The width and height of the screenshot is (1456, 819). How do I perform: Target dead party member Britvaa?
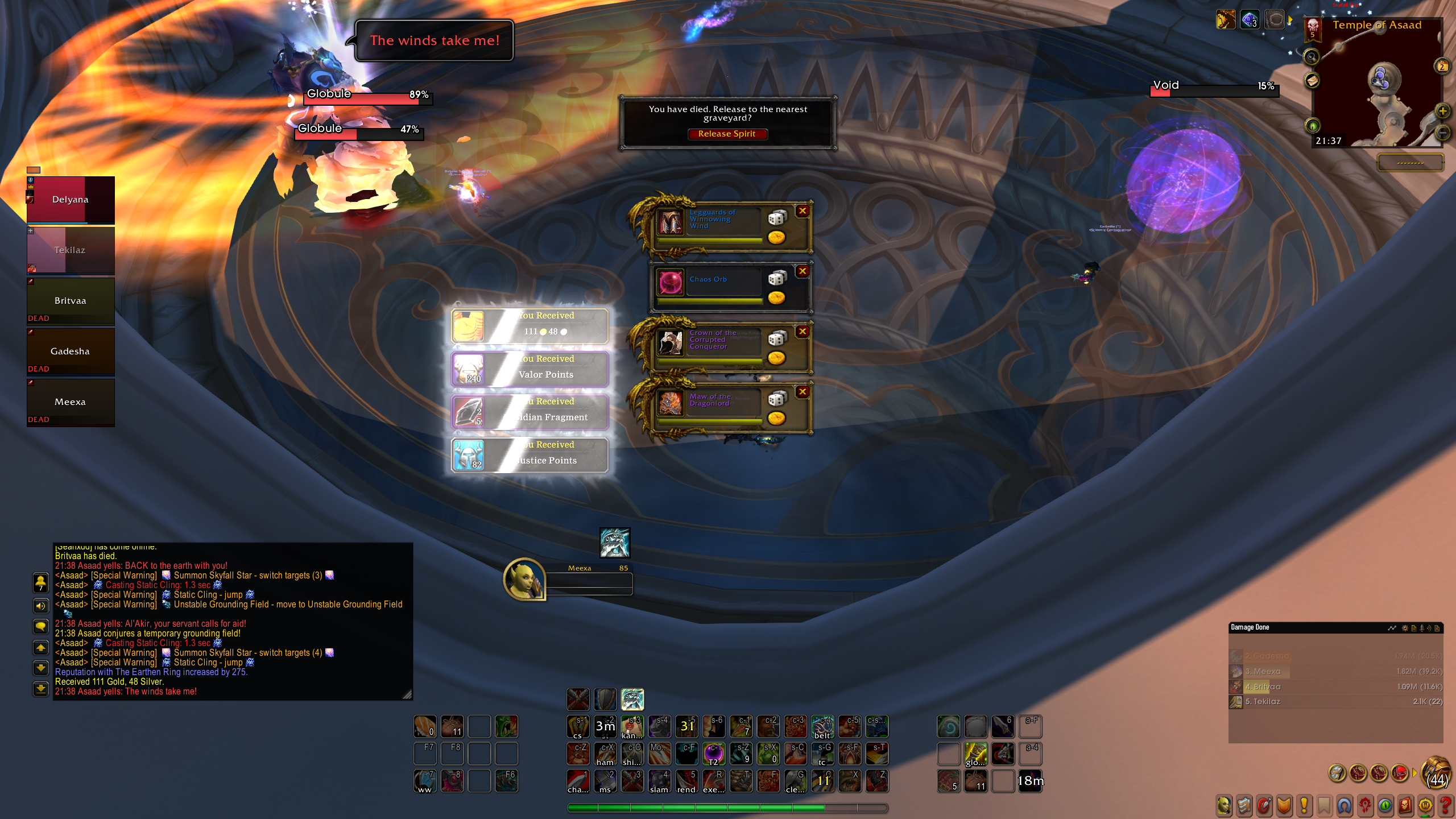[x=71, y=301]
